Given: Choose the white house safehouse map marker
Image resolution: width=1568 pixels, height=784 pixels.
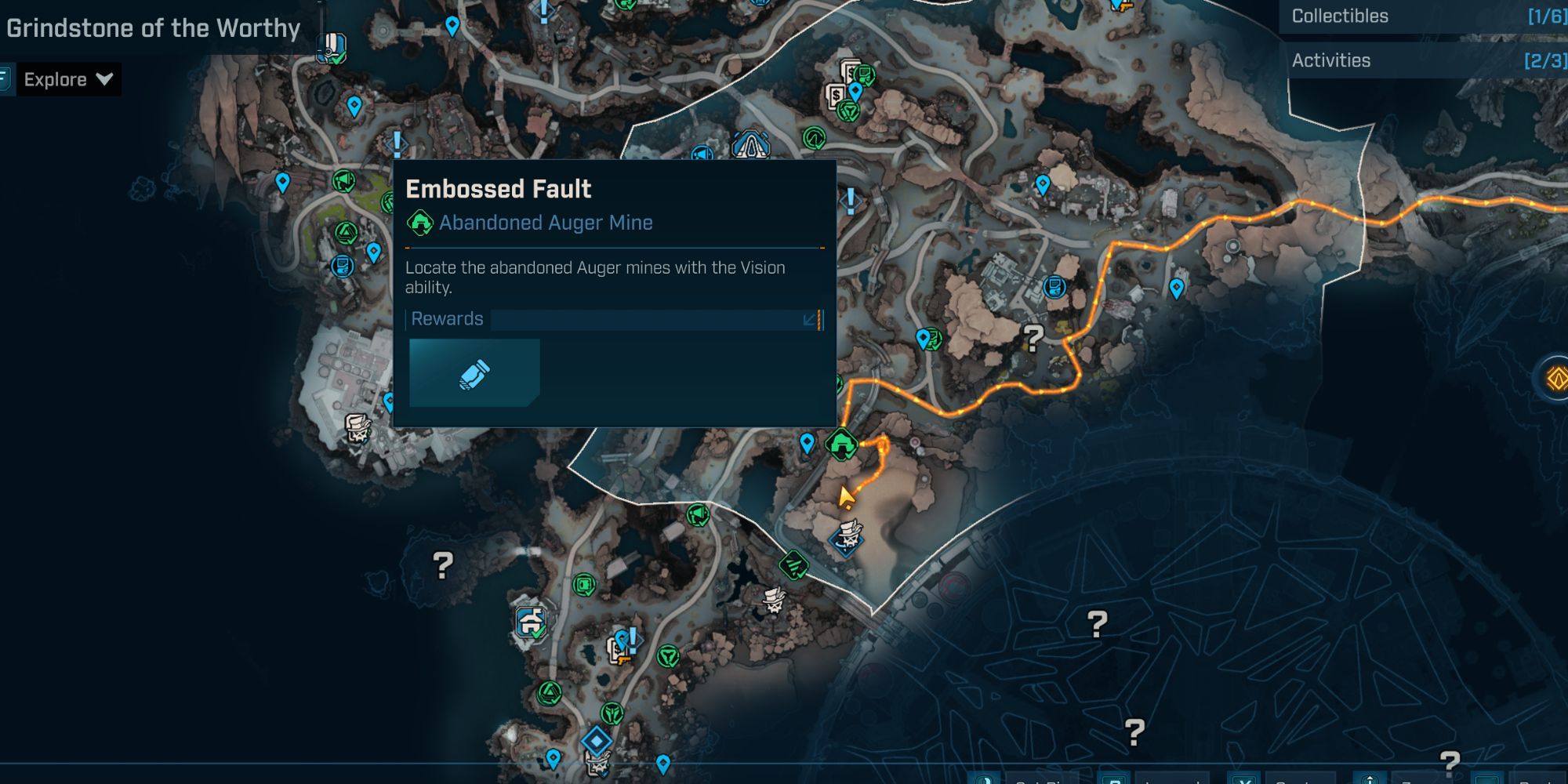Looking at the screenshot, I should pos(532,623).
